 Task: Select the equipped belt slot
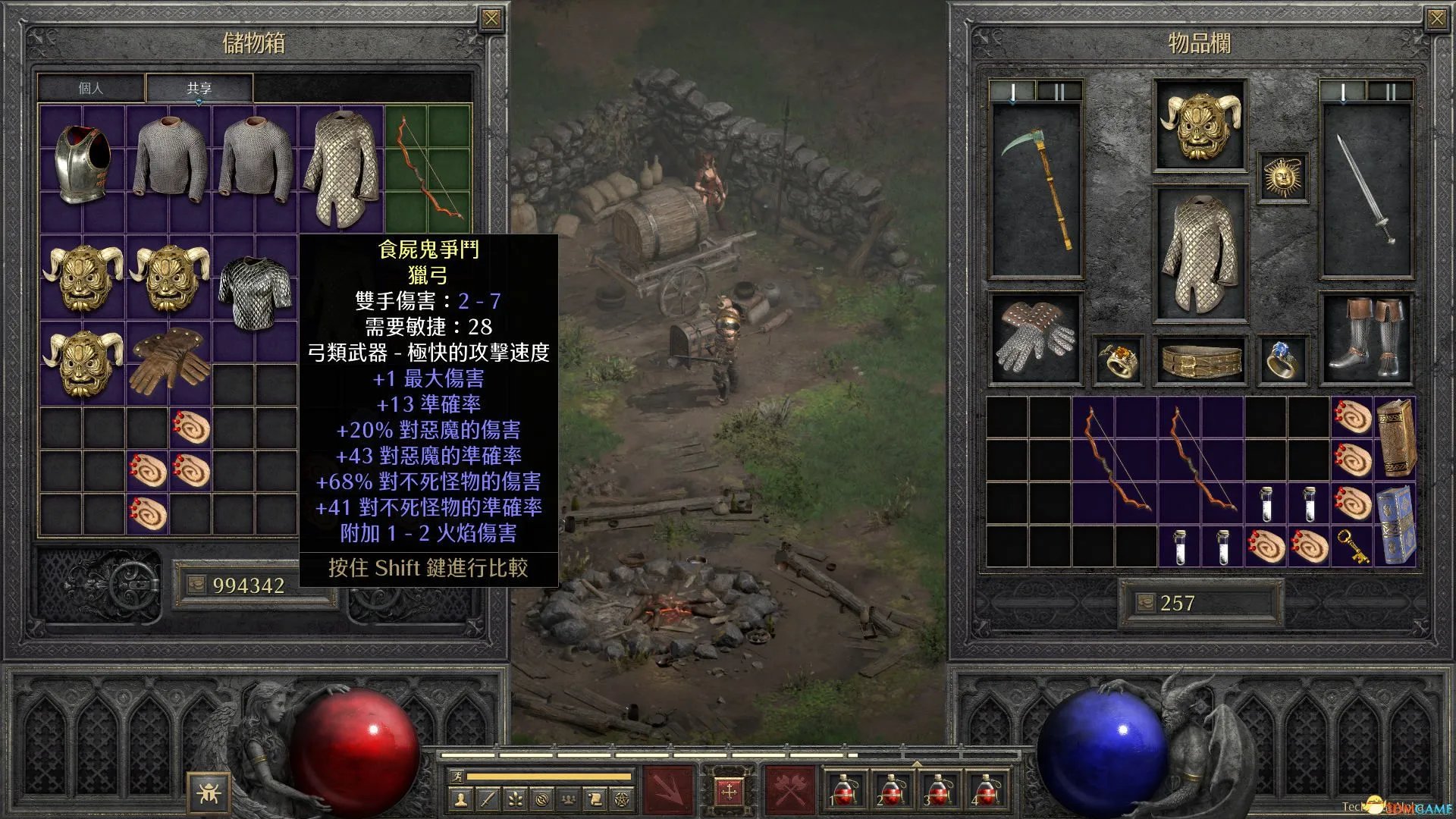(x=1200, y=360)
